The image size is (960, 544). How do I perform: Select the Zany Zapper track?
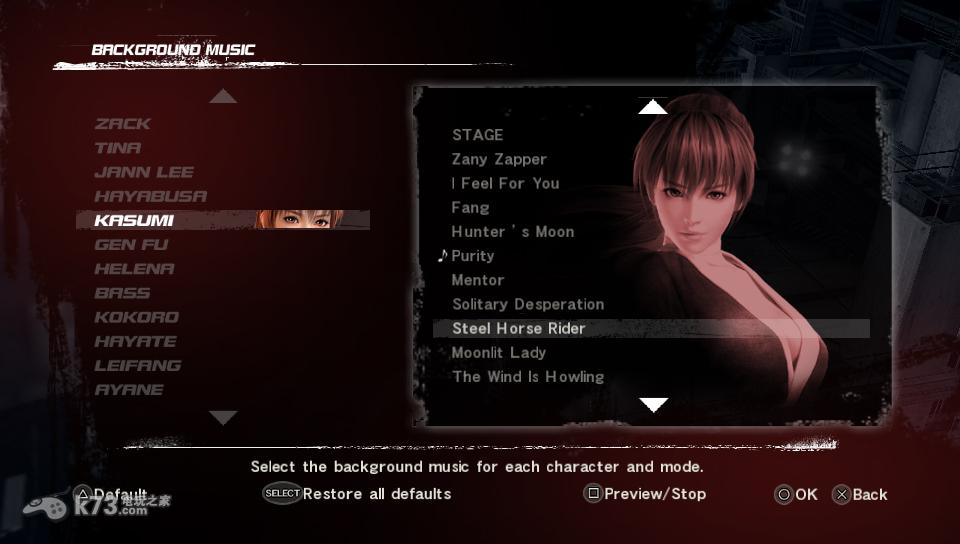(499, 159)
